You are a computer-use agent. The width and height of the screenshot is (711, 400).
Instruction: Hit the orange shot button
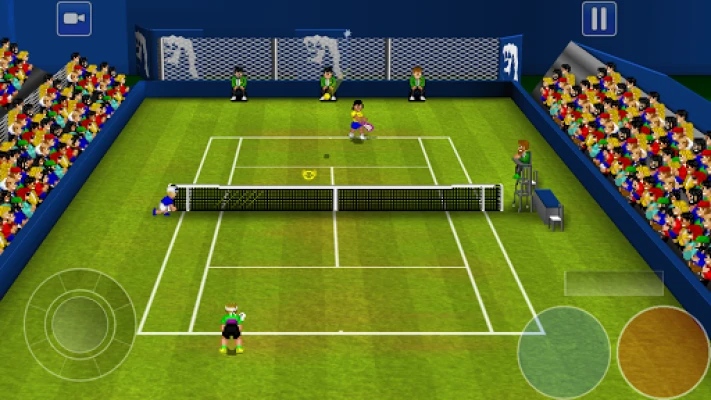[x=662, y=351]
